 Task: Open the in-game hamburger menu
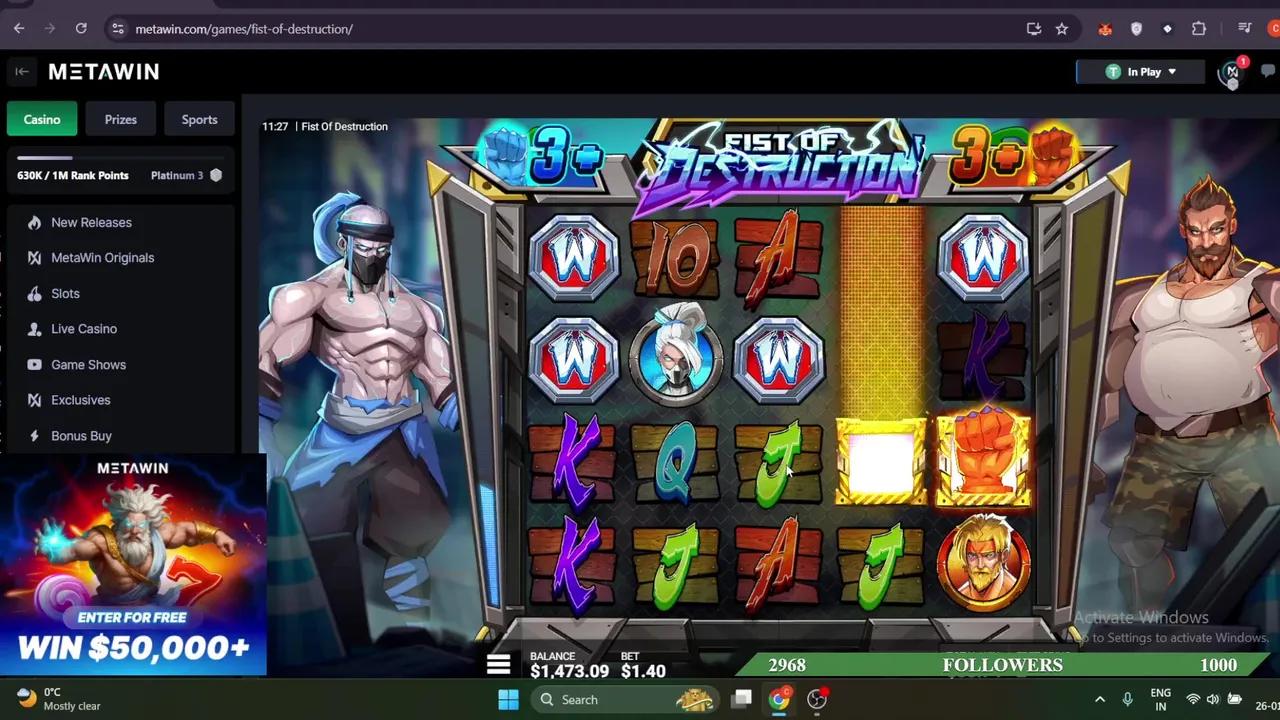(x=498, y=663)
